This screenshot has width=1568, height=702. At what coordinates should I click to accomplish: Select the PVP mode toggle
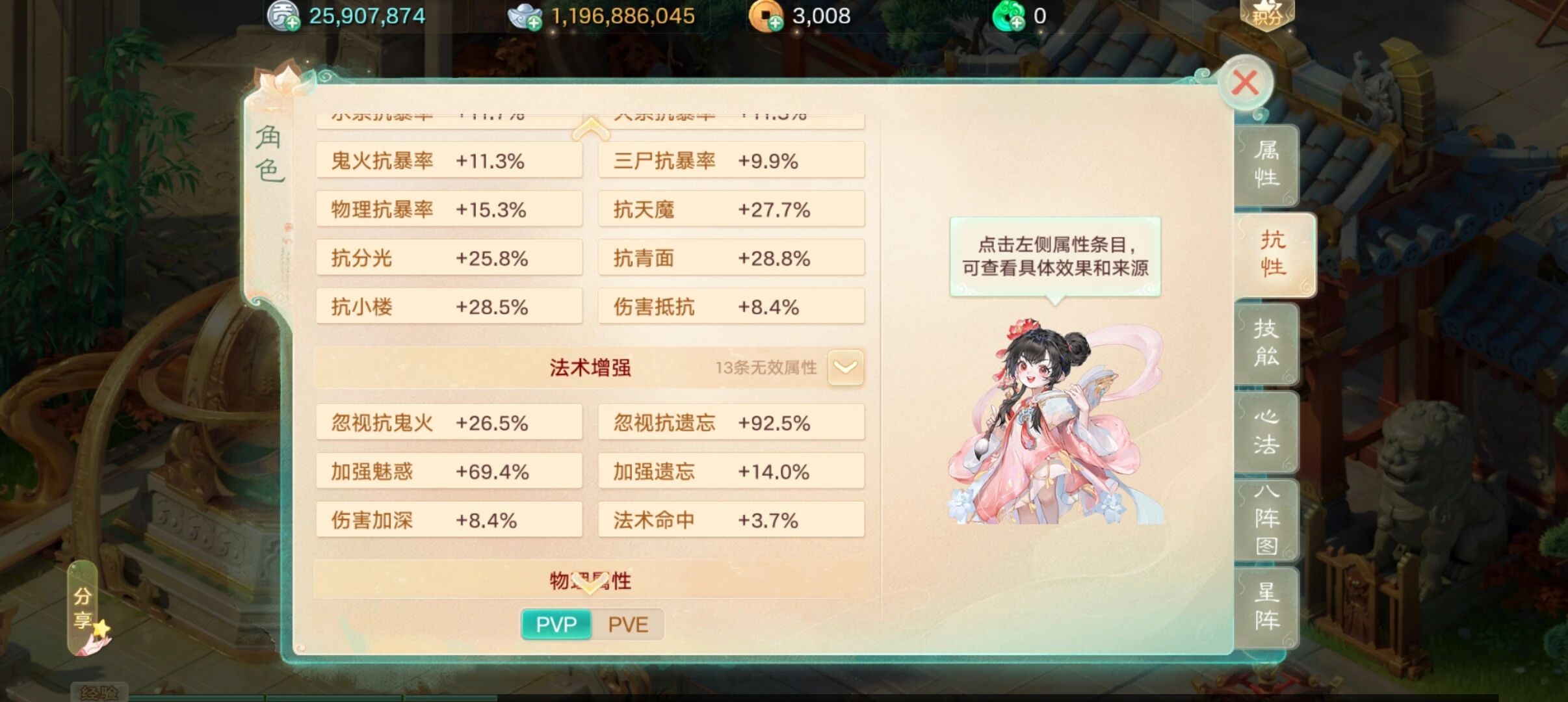point(556,624)
